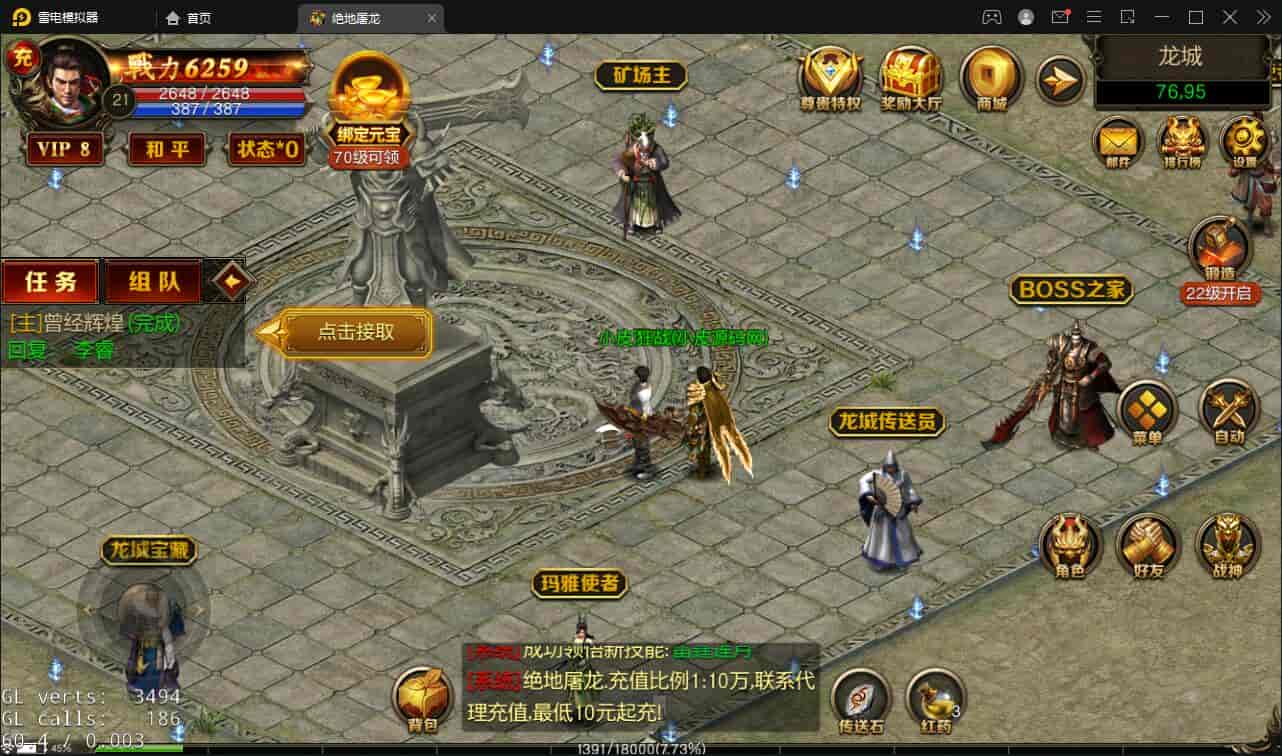
Task: Open the 商城 shop
Action: pyautogui.click(x=991, y=77)
